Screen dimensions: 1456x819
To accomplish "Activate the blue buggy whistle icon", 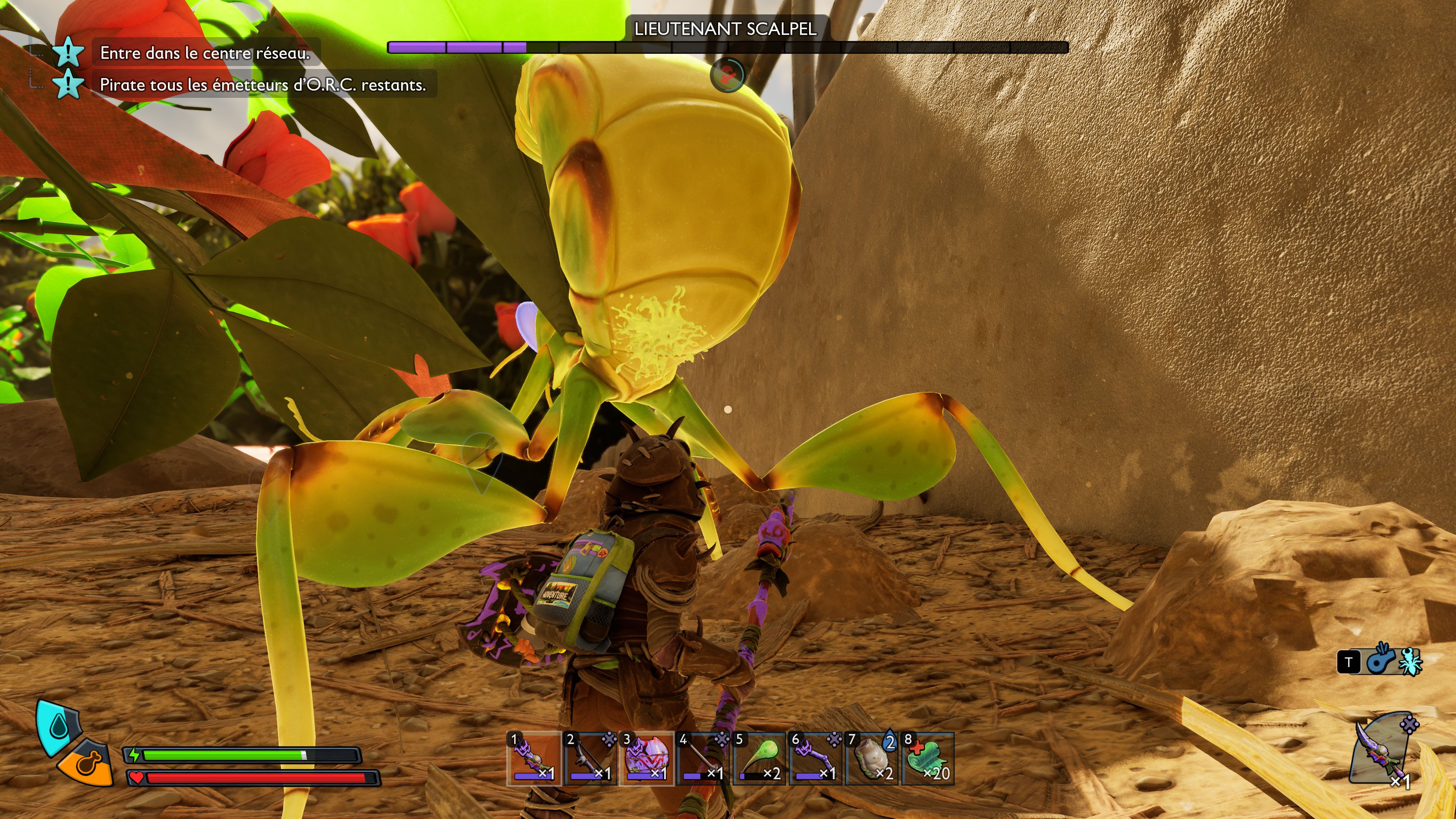I will pos(1381,661).
